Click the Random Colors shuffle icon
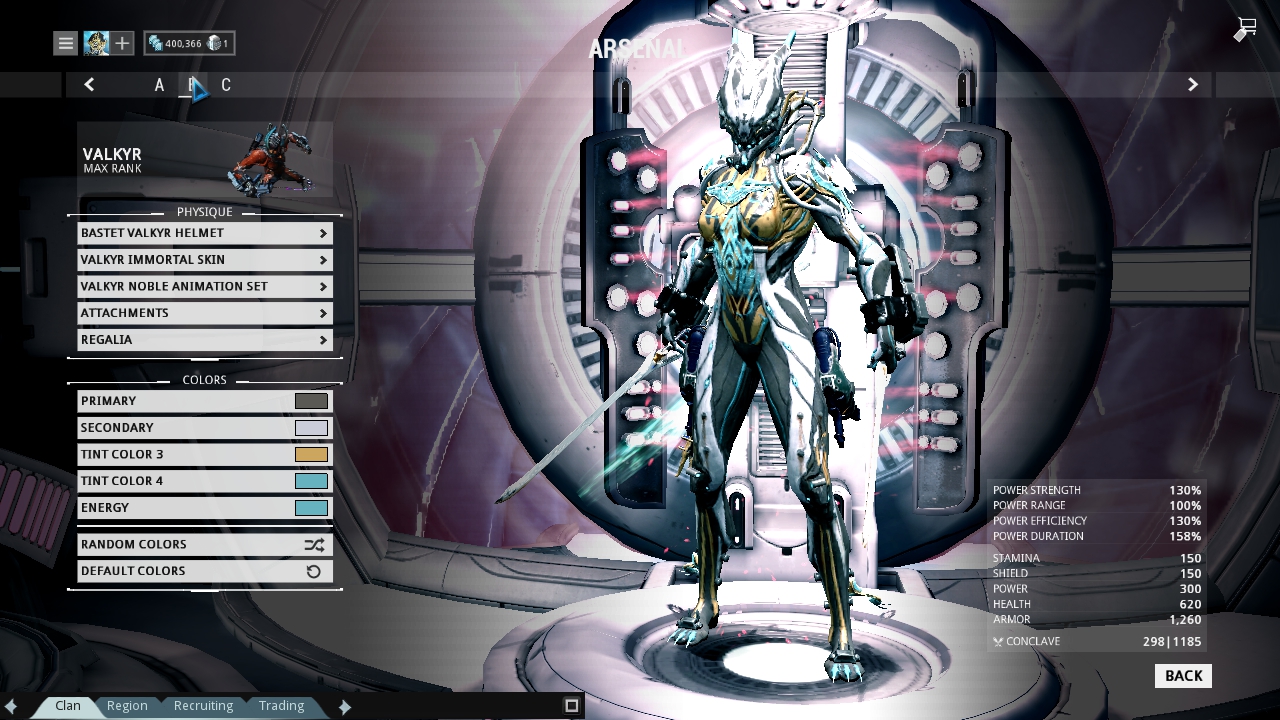 point(315,544)
